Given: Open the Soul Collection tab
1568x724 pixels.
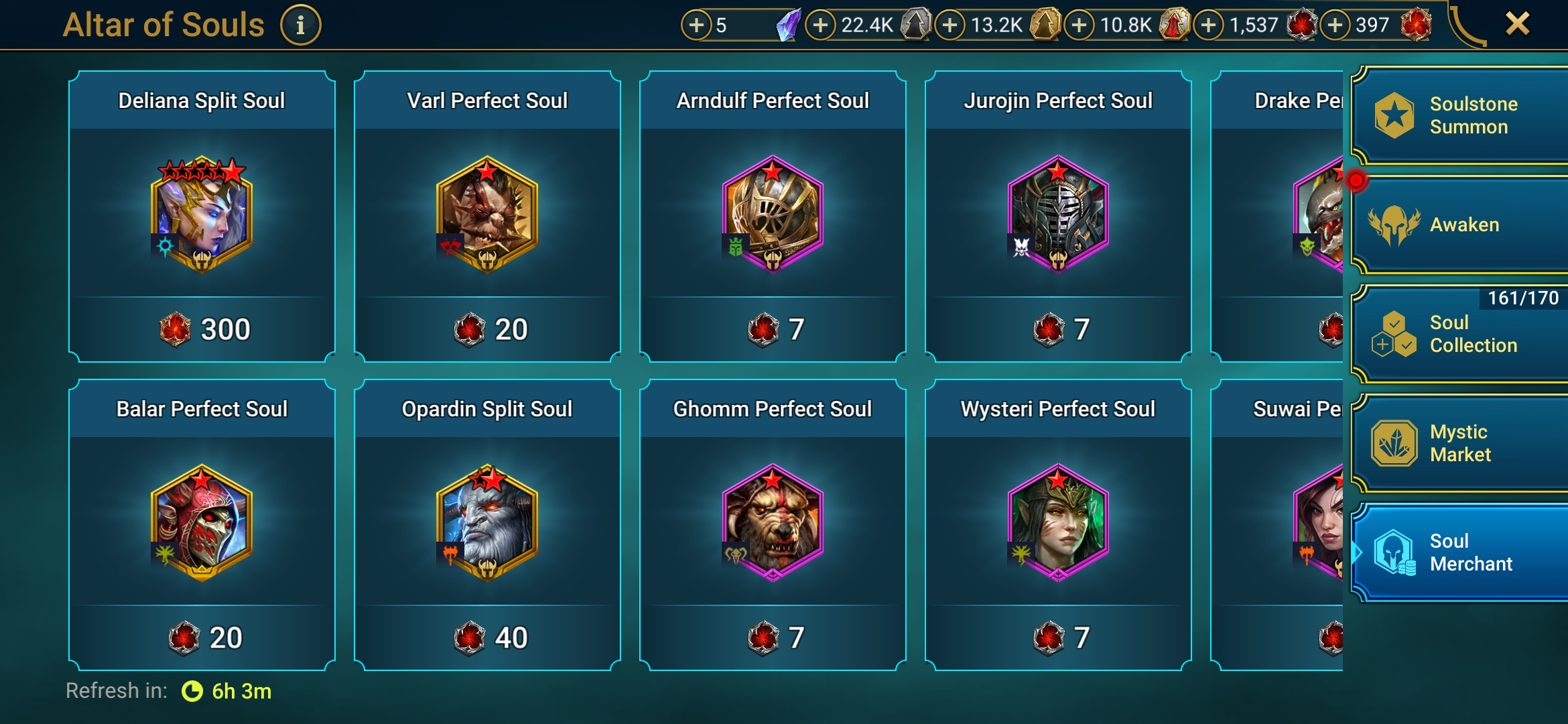Looking at the screenshot, I should click(1461, 334).
